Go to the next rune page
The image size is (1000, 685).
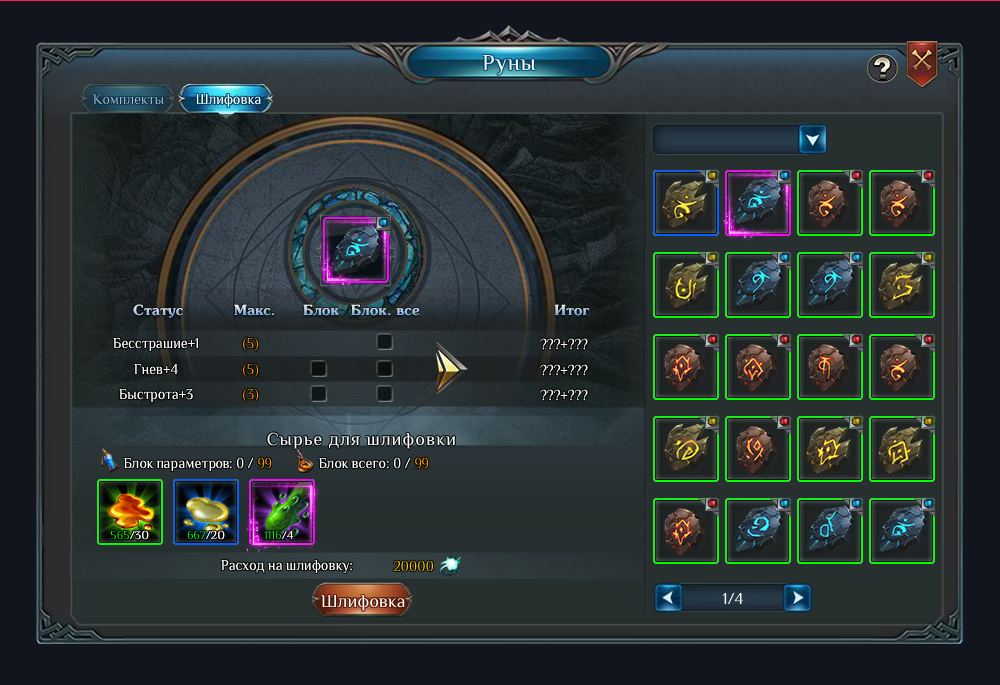pos(797,598)
